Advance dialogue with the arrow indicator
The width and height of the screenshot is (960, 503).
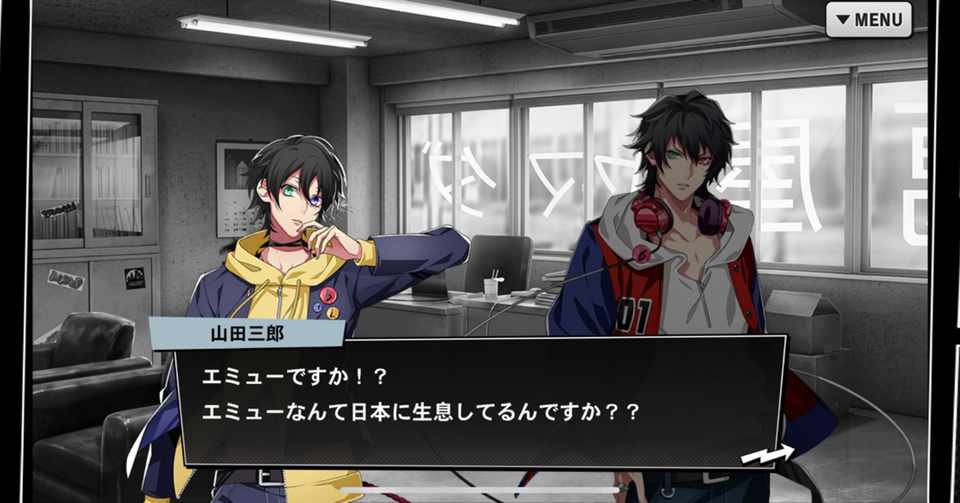click(766, 455)
